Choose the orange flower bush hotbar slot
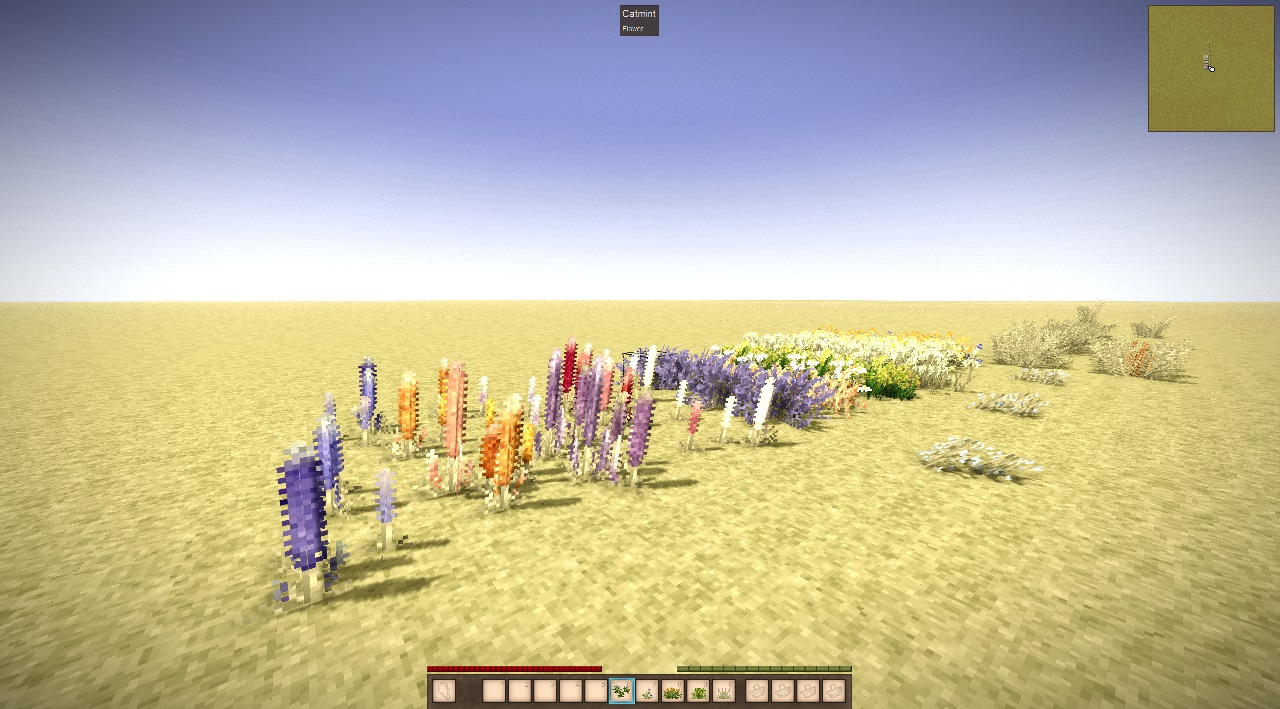 pyautogui.click(x=673, y=691)
